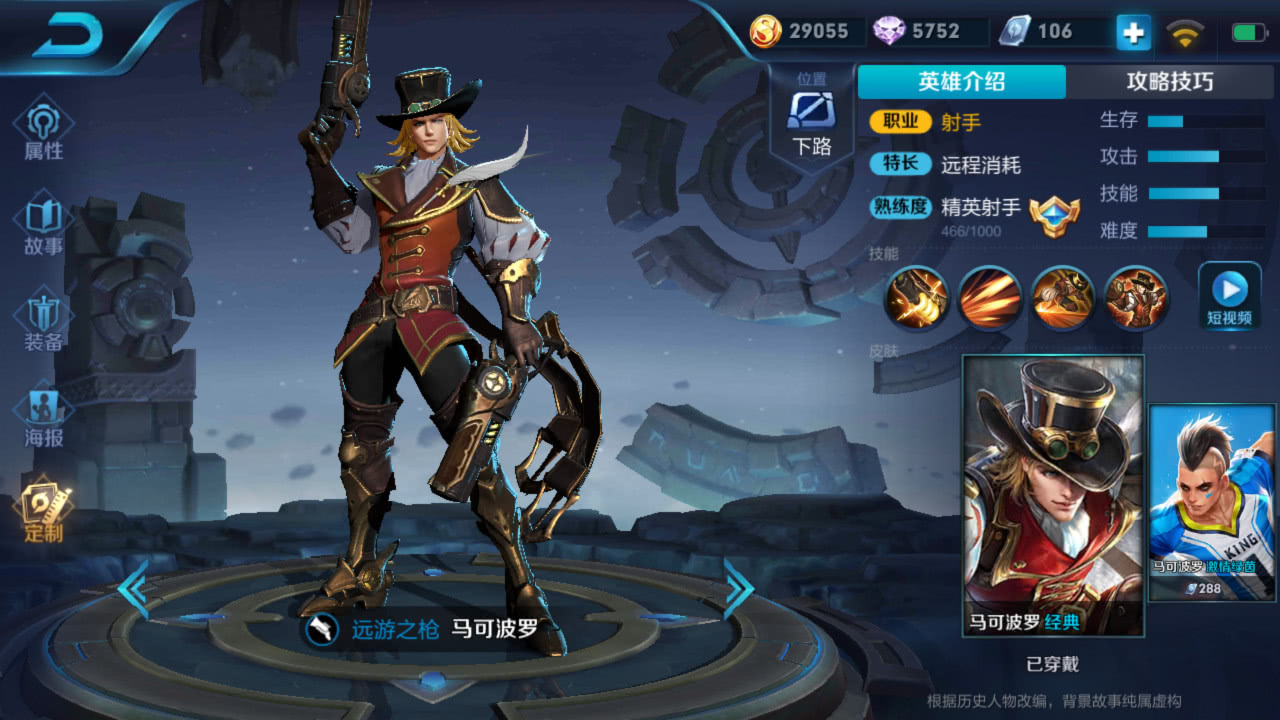
Task: Select the first skill icon with golden gun
Action: [x=916, y=297]
